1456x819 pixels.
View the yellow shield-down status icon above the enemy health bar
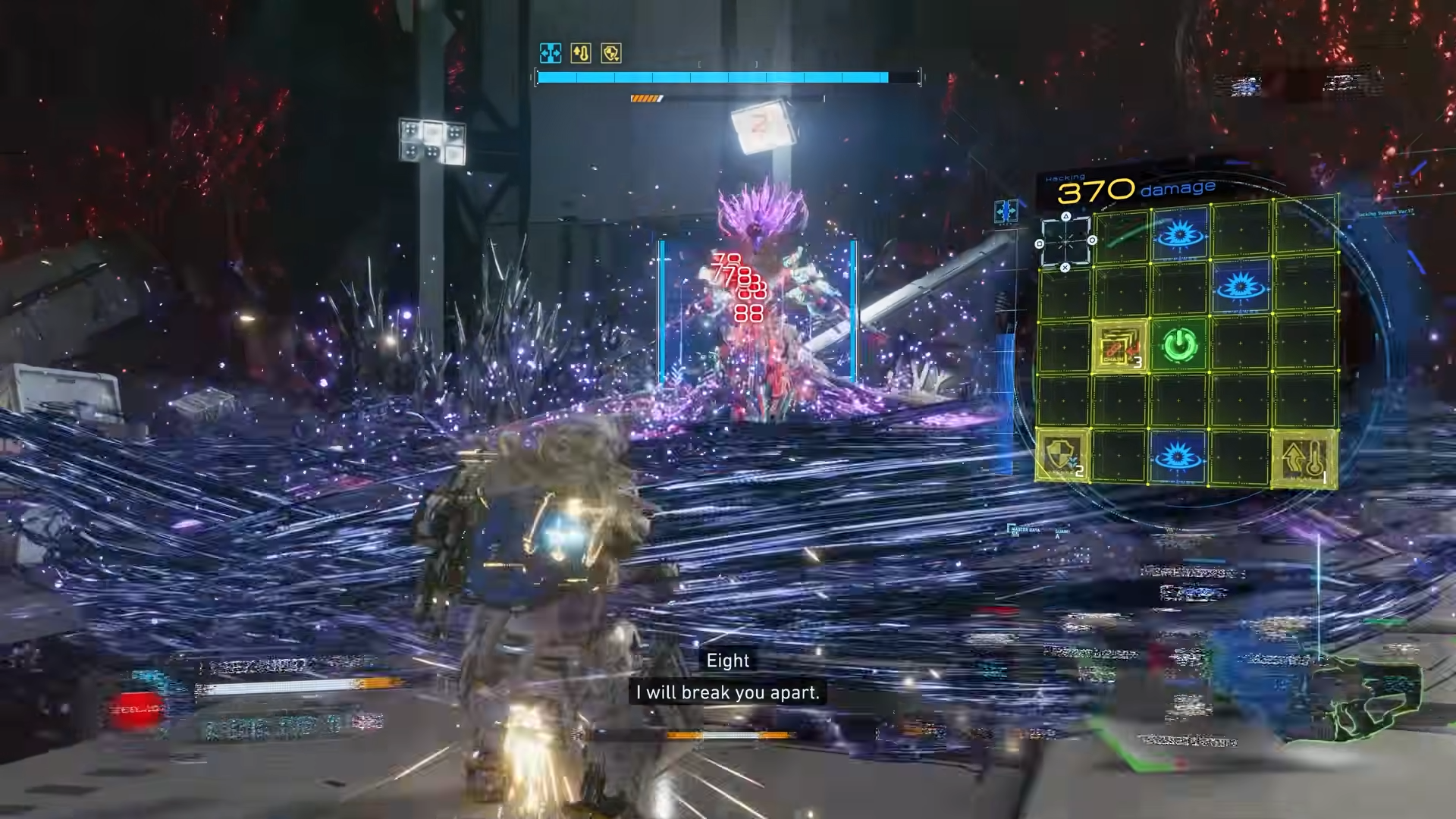pyautogui.click(x=611, y=53)
